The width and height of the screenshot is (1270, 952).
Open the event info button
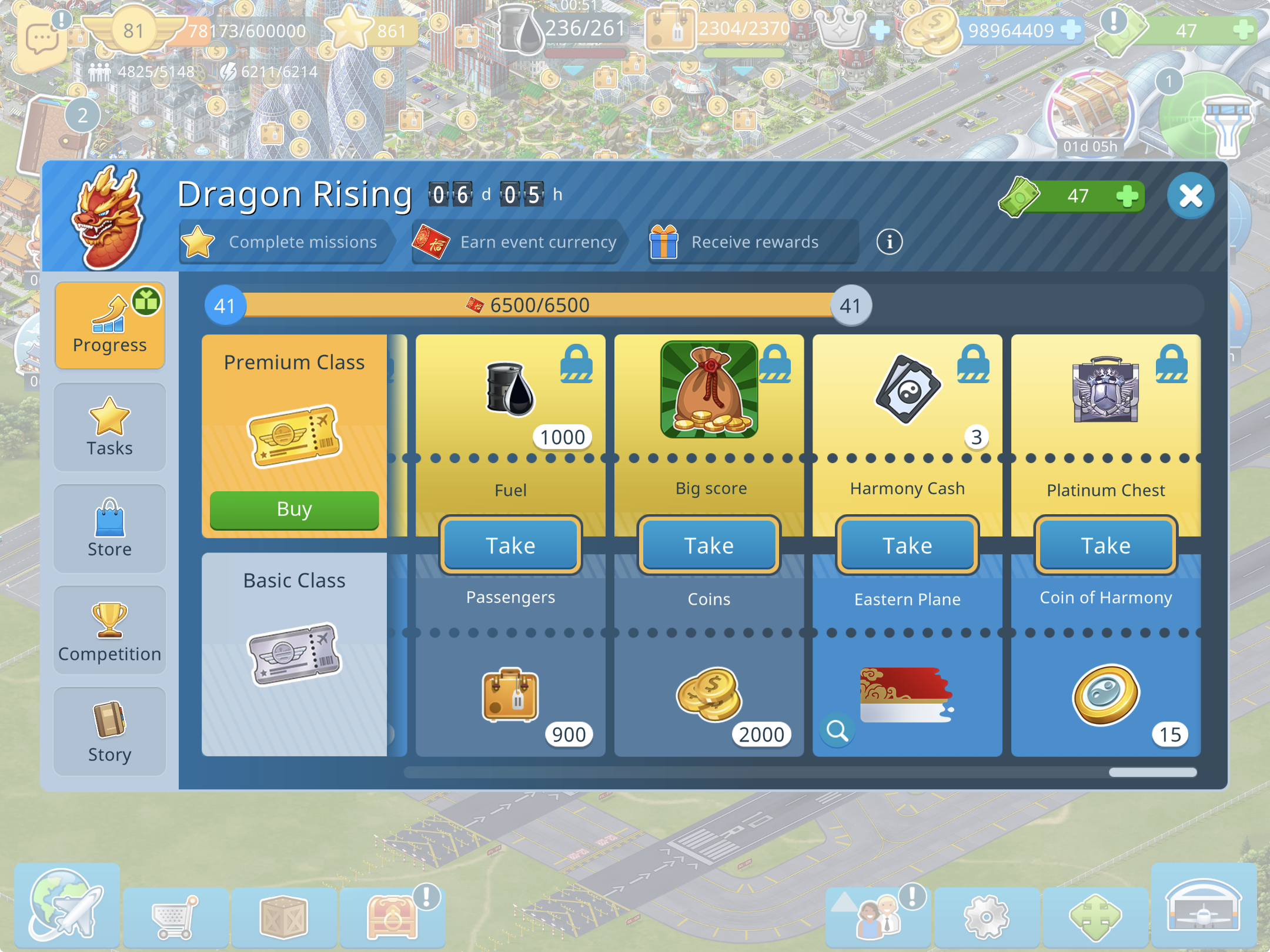coord(889,242)
